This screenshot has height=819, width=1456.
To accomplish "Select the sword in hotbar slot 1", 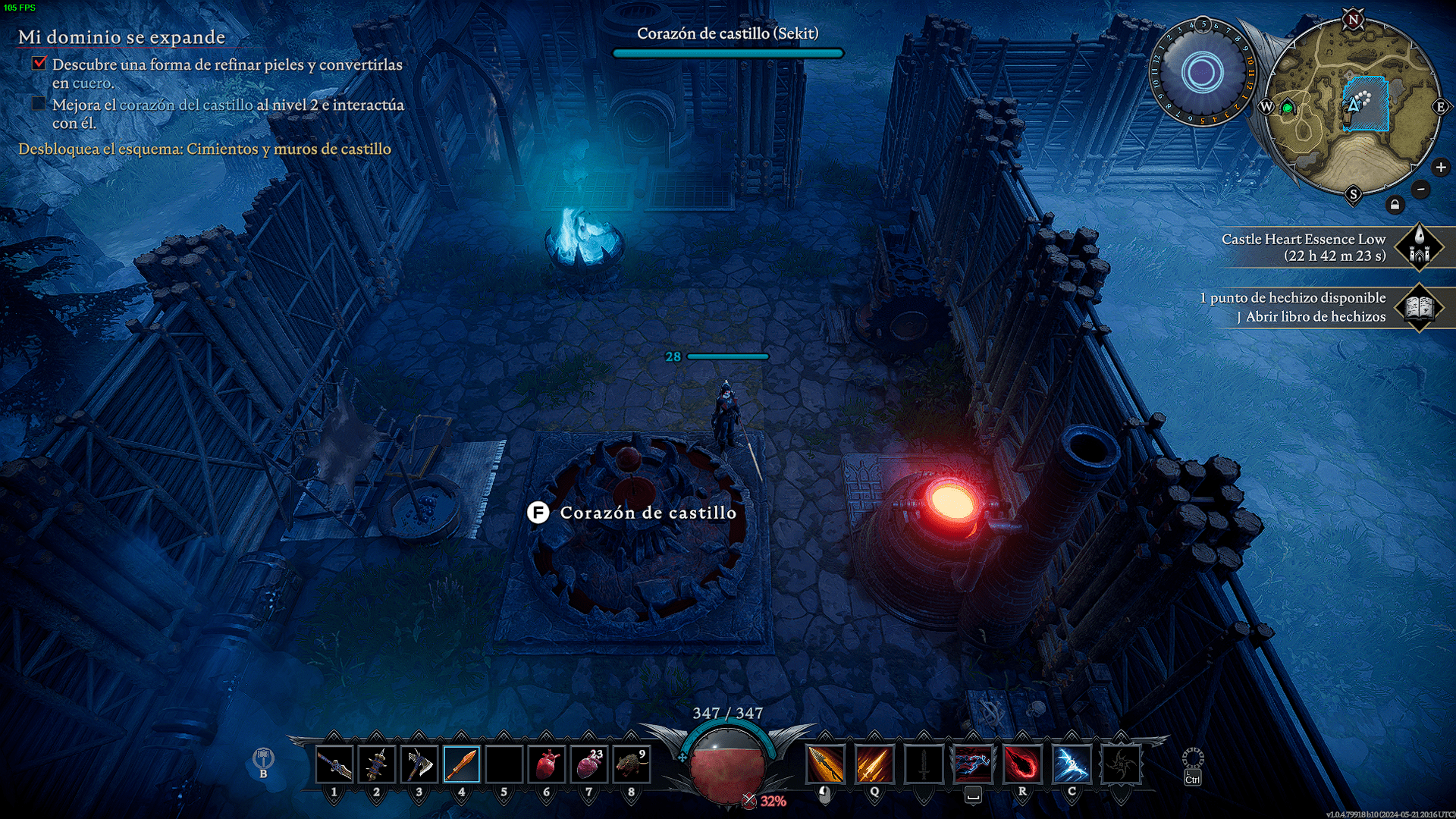I will click(334, 764).
